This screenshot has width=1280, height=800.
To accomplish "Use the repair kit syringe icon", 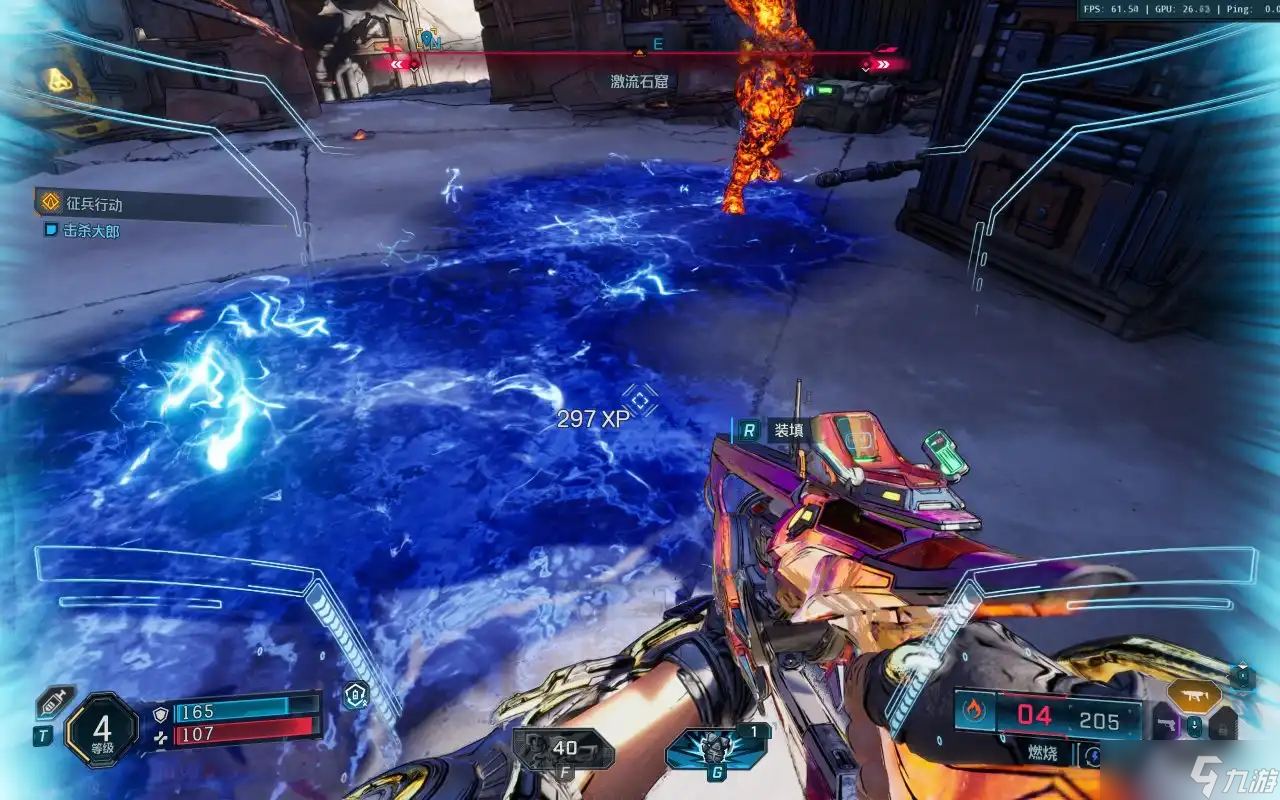I will pyautogui.click(x=54, y=702).
